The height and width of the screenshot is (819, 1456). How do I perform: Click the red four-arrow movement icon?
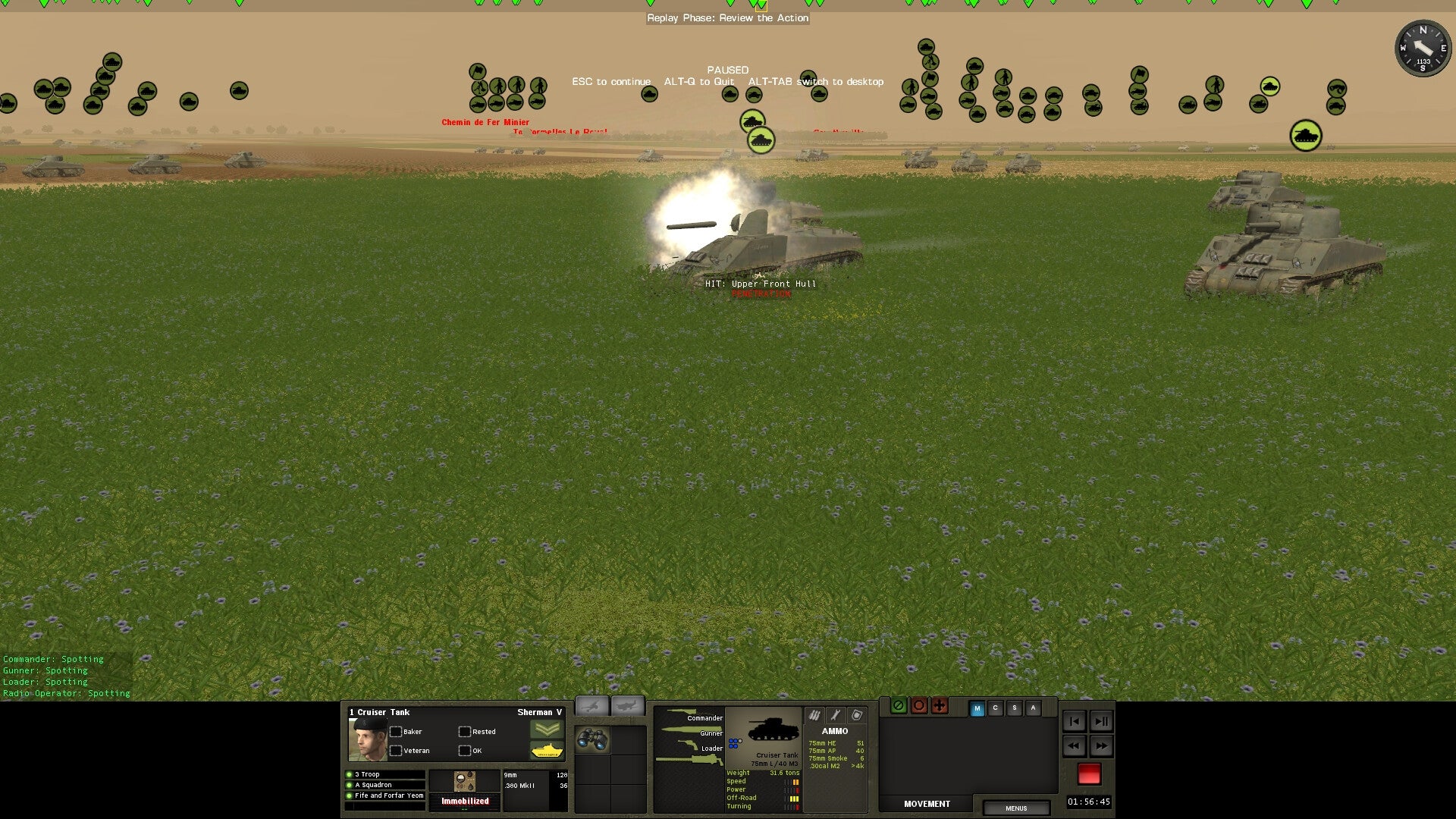tap(940, 706)
